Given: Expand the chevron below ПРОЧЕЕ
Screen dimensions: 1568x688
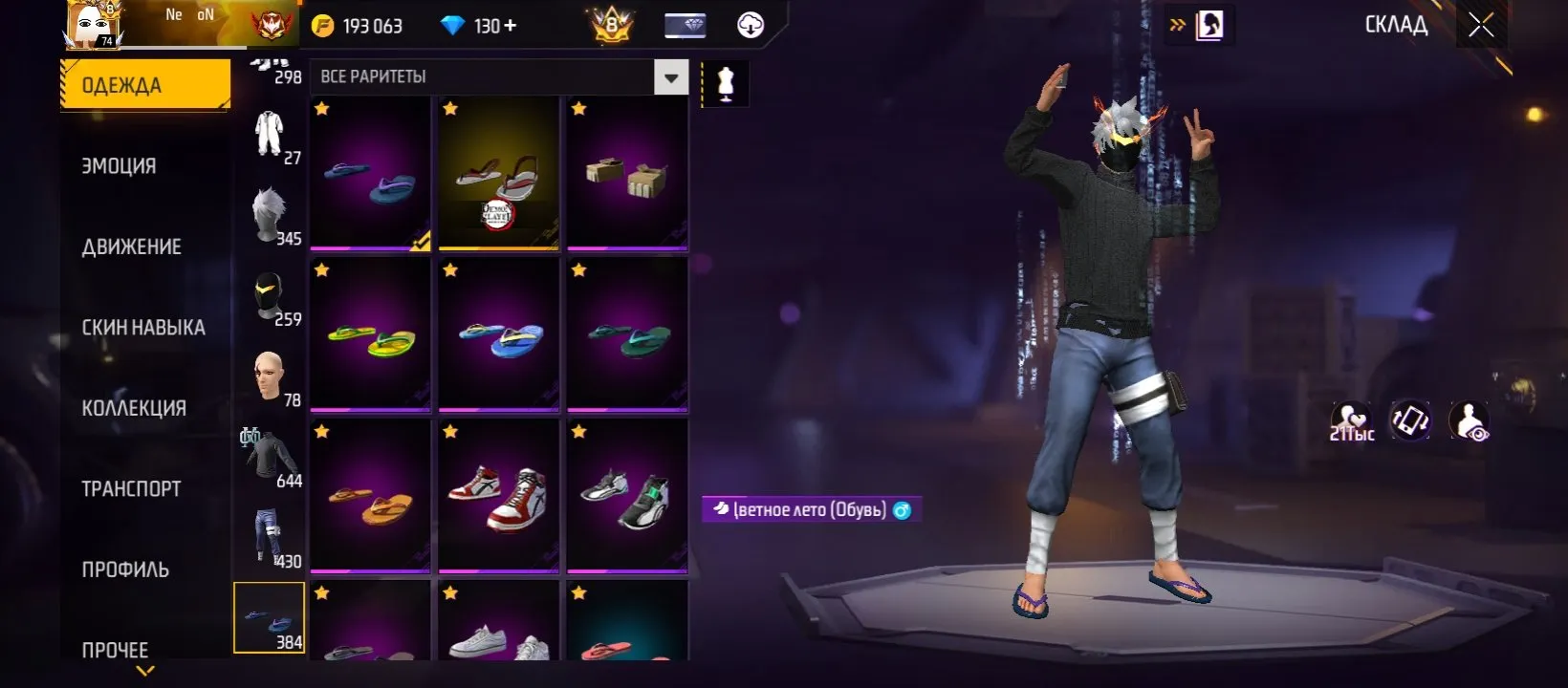Looking at the screenshot, I should point(144,672).
